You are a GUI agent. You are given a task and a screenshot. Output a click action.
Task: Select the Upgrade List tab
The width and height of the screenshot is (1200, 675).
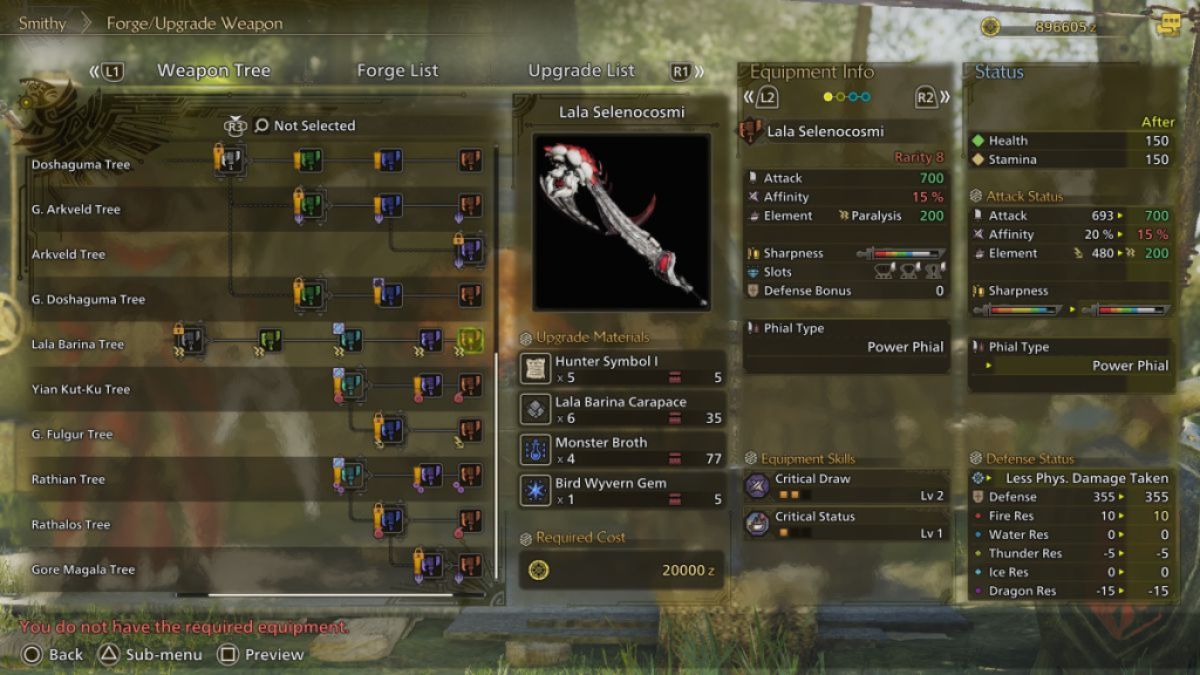[x=581, y=71]
